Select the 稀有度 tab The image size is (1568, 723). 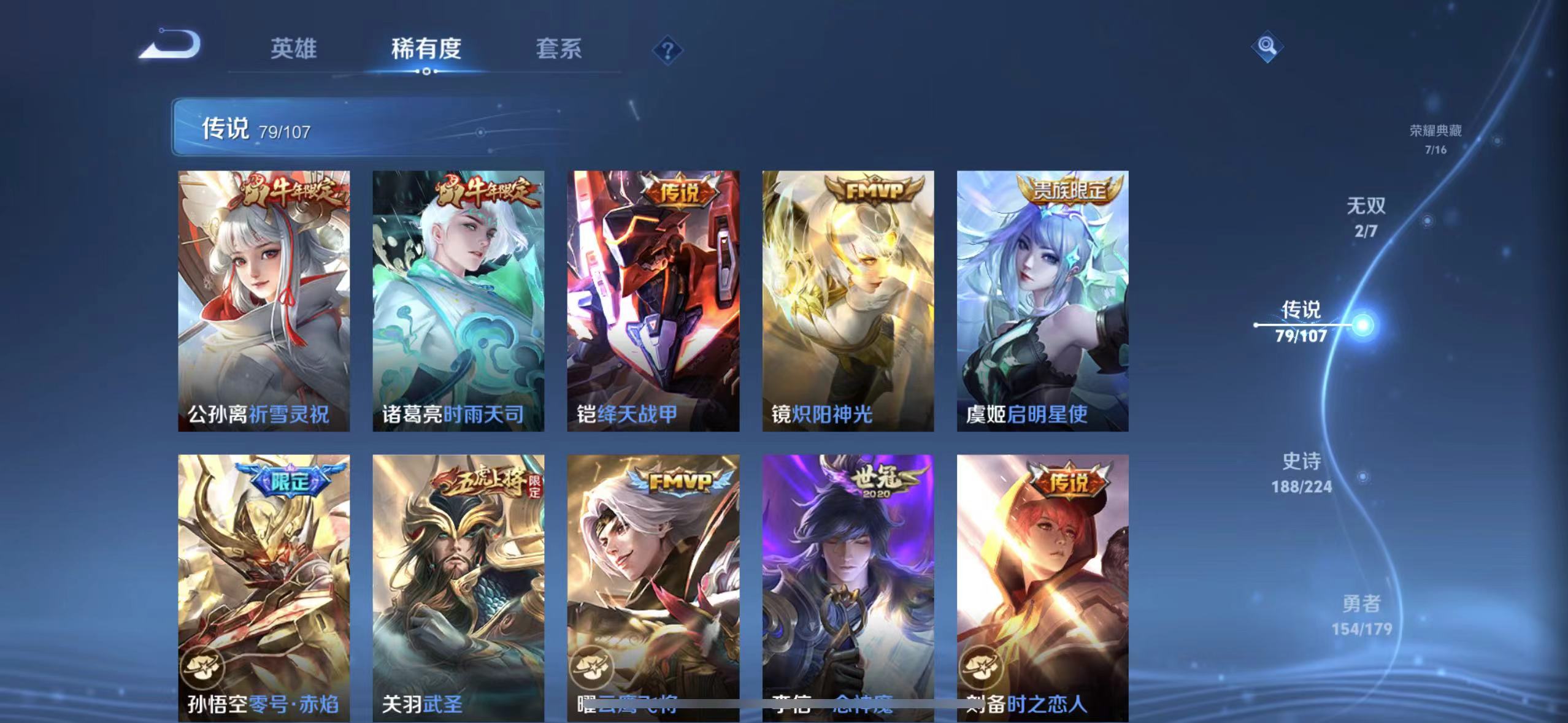pos(426,49)
